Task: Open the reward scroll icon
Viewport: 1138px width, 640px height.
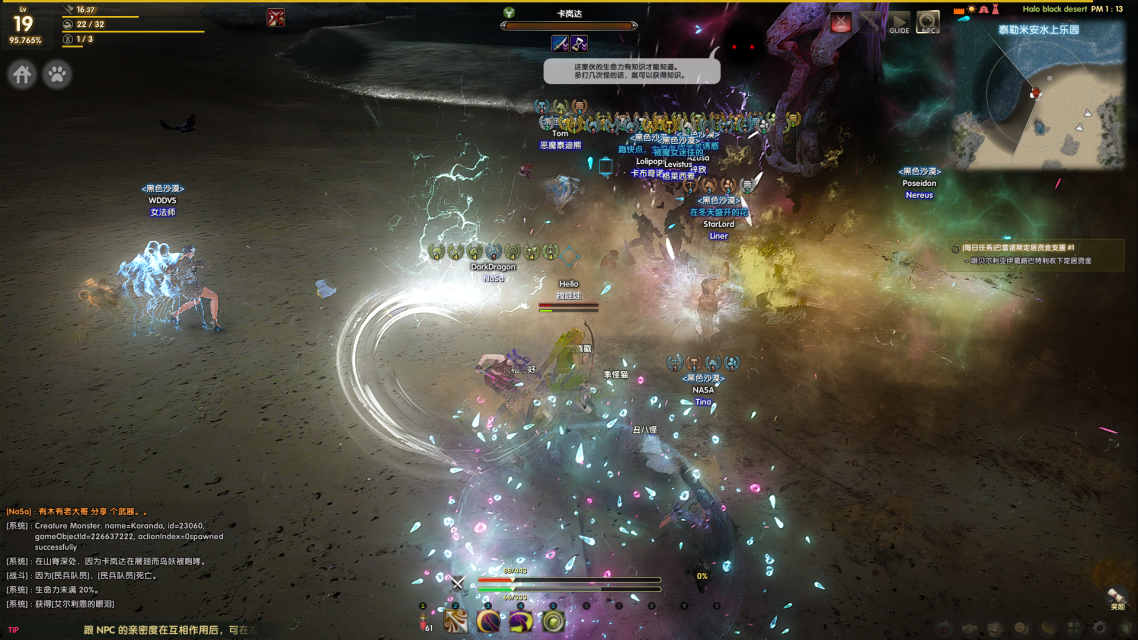Action: click(1117, 597)
